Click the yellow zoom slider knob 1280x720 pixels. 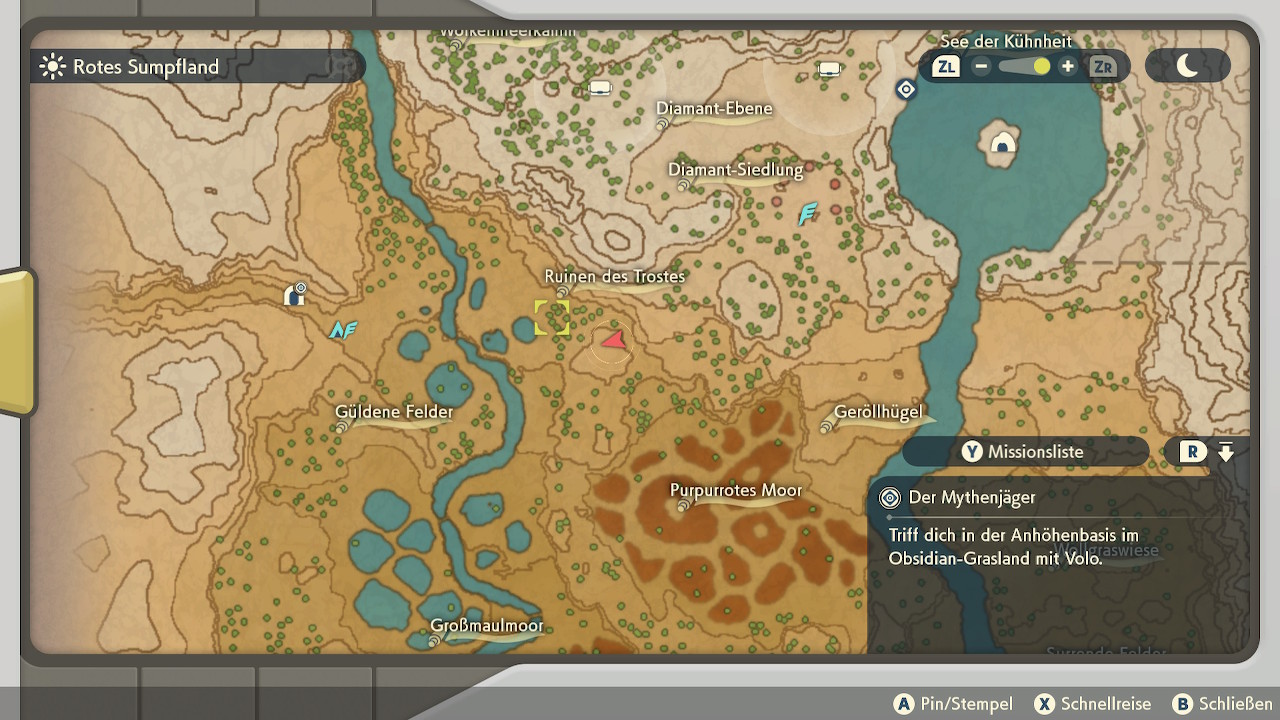(1041, 67)
